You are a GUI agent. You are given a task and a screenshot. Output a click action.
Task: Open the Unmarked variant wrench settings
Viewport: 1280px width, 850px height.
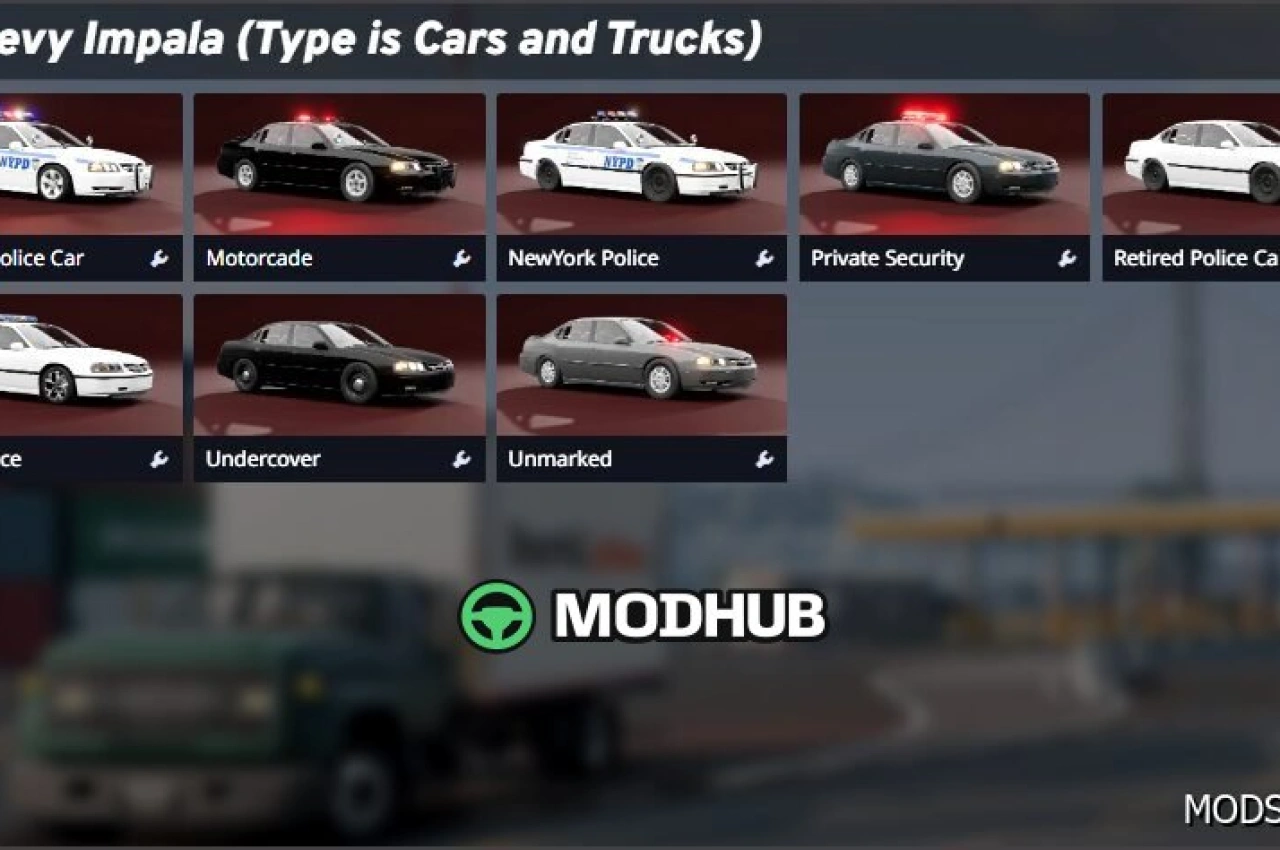[764, 459]
